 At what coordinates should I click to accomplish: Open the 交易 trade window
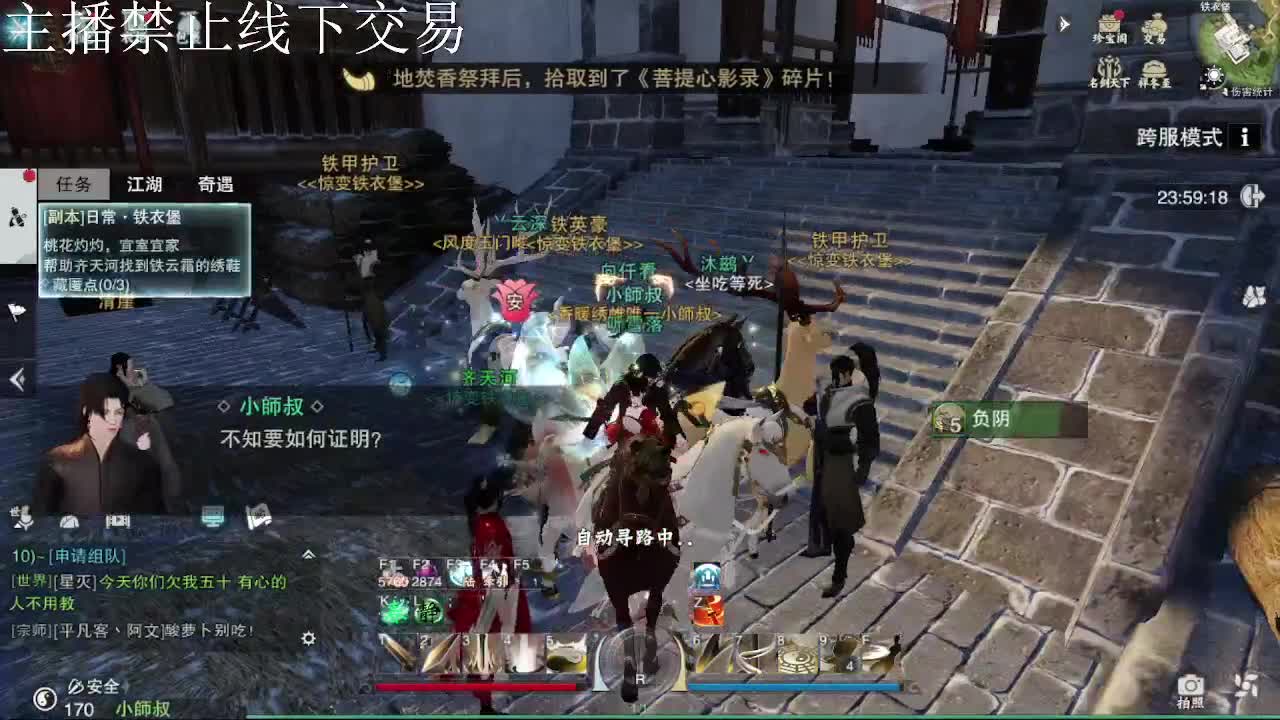(1156, 27)
